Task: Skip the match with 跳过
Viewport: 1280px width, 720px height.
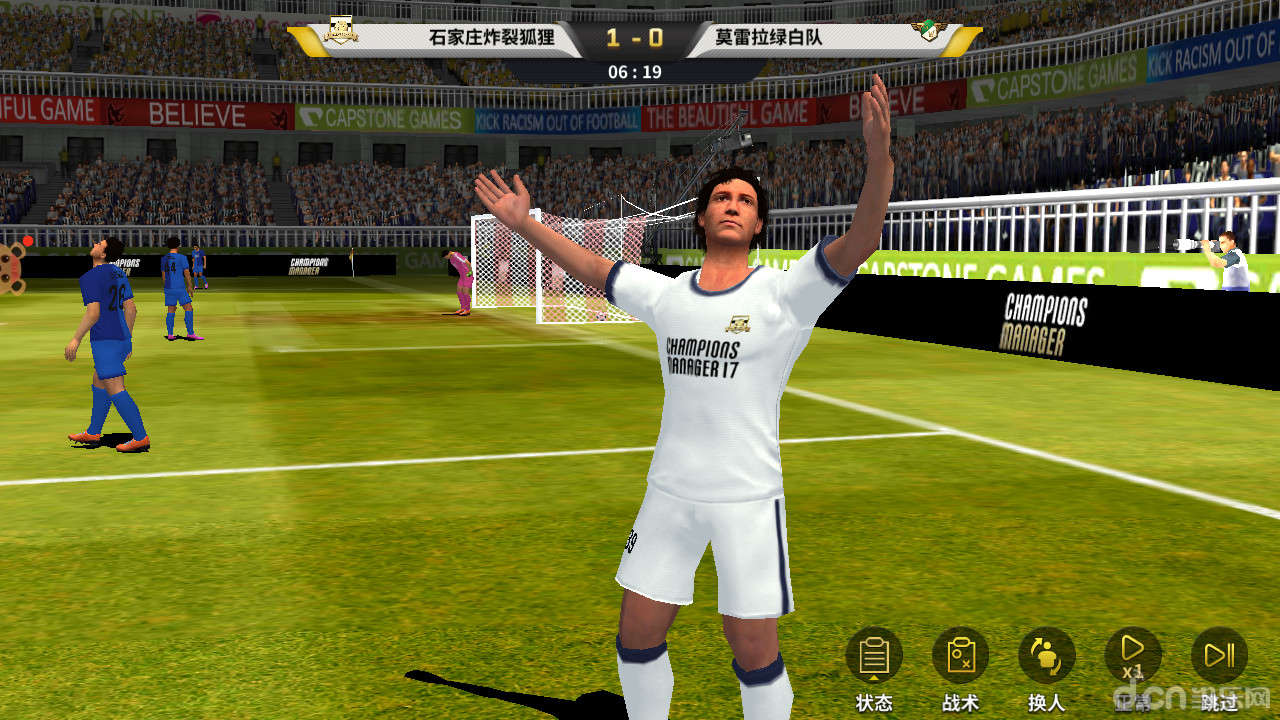Action: (1219, 656)
